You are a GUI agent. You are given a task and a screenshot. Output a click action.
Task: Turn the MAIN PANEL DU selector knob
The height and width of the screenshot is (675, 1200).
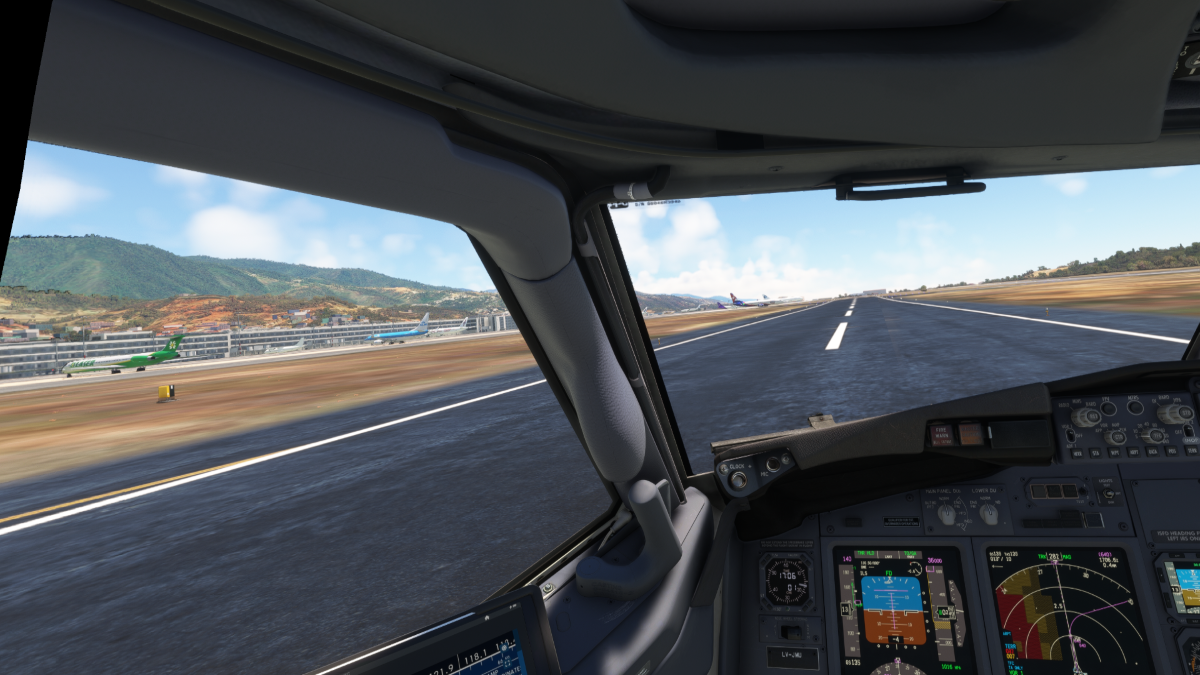point(945,514)
